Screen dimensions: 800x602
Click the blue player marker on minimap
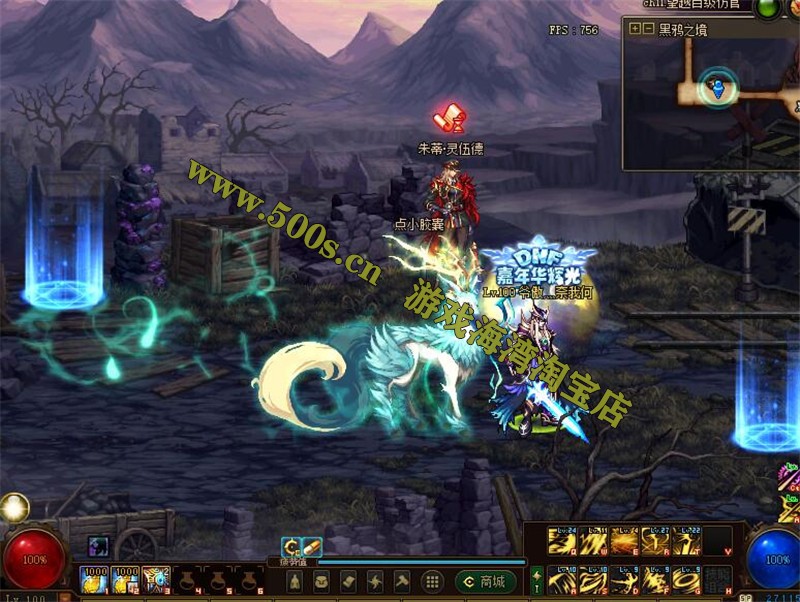[716, 89]
